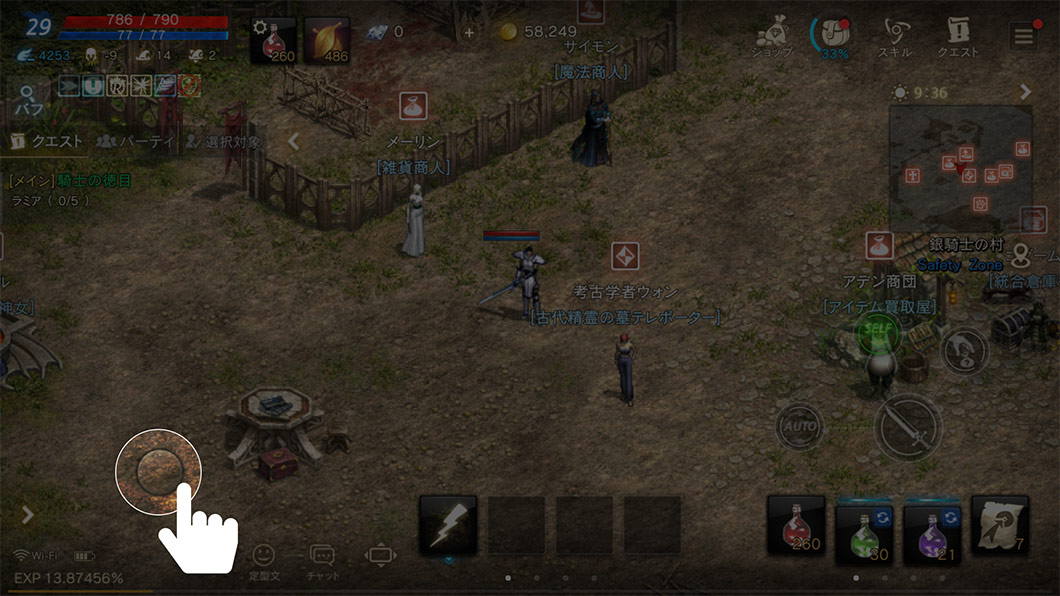This screenshot has height=596, width=1060.
Task: Switch to the パーティ party tab
Action: pos(137,142)
